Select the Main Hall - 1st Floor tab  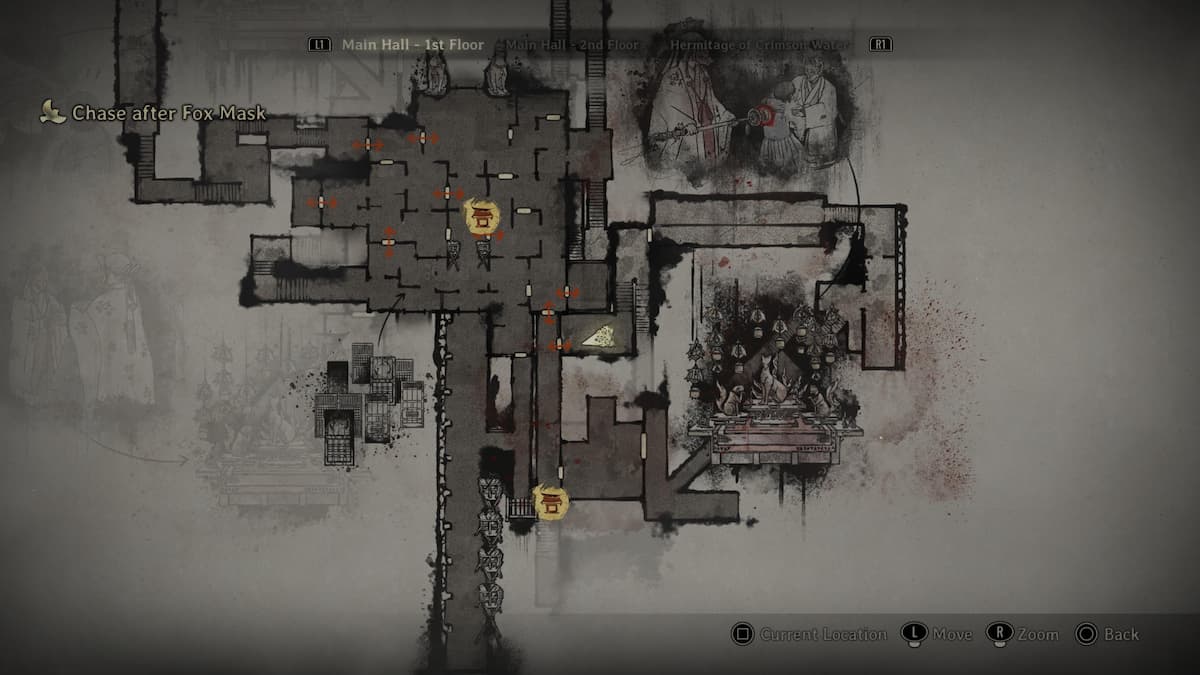coord(412,45)
